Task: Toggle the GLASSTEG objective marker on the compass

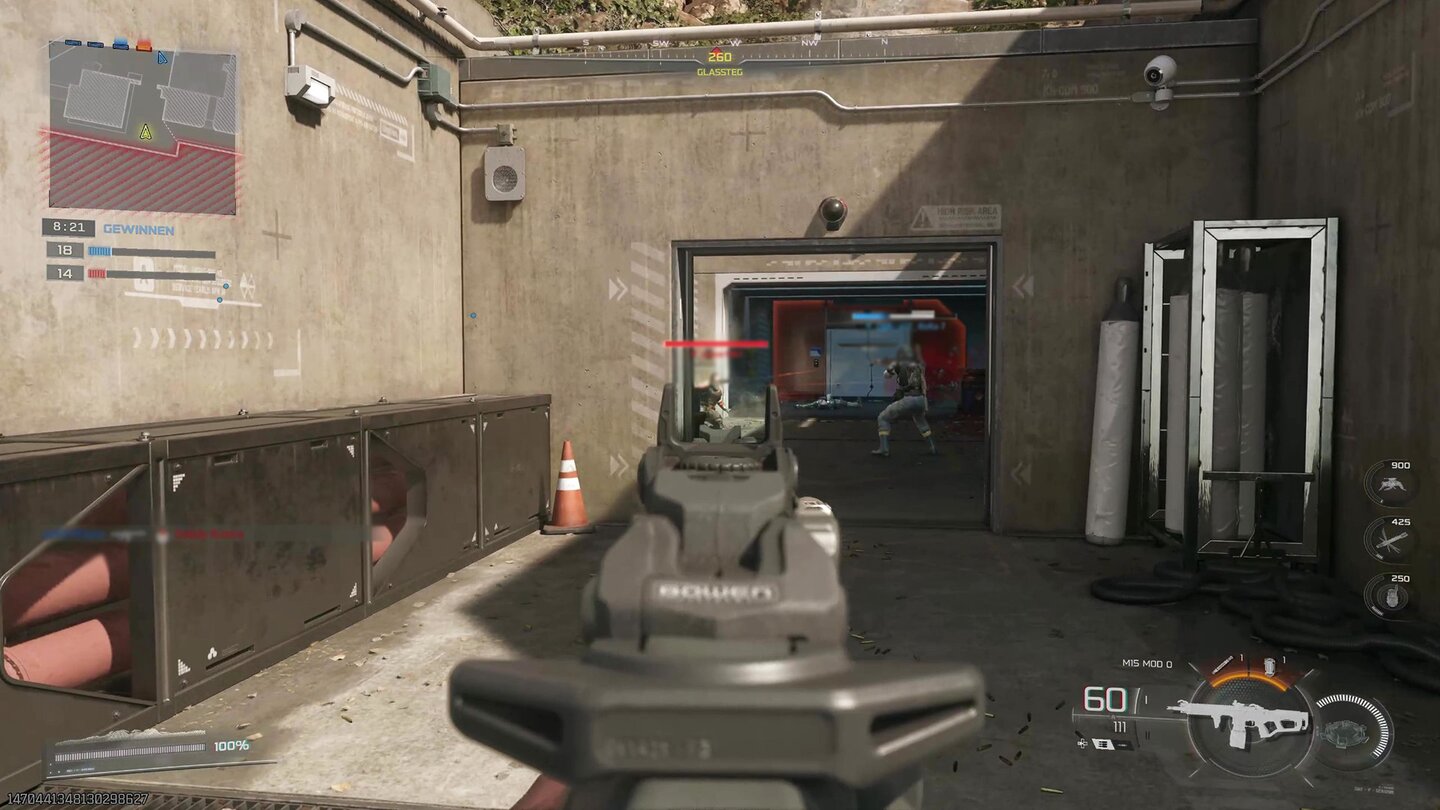Action: pos(718,73)
